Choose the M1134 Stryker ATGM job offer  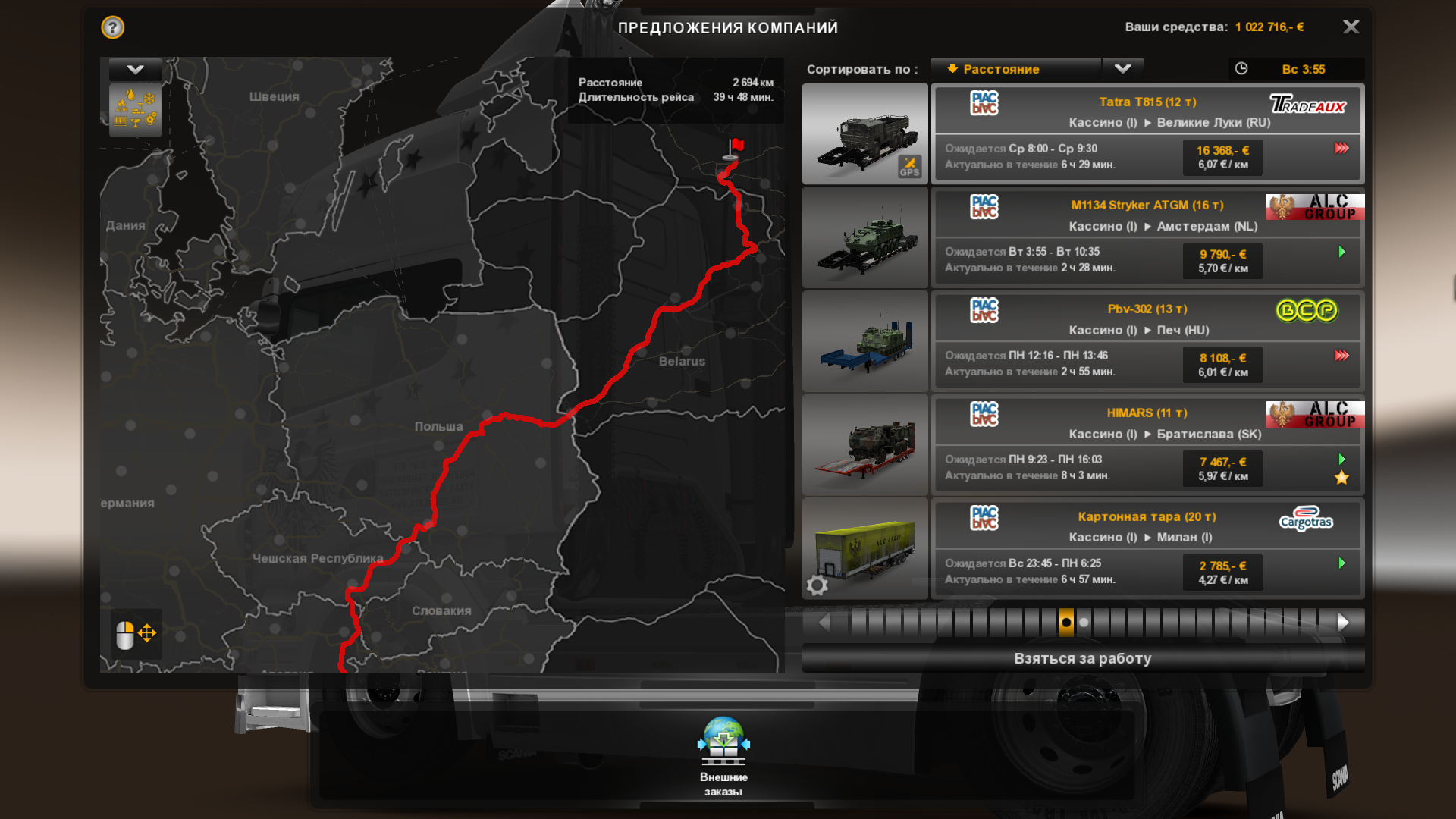(x=1147, y=237)
